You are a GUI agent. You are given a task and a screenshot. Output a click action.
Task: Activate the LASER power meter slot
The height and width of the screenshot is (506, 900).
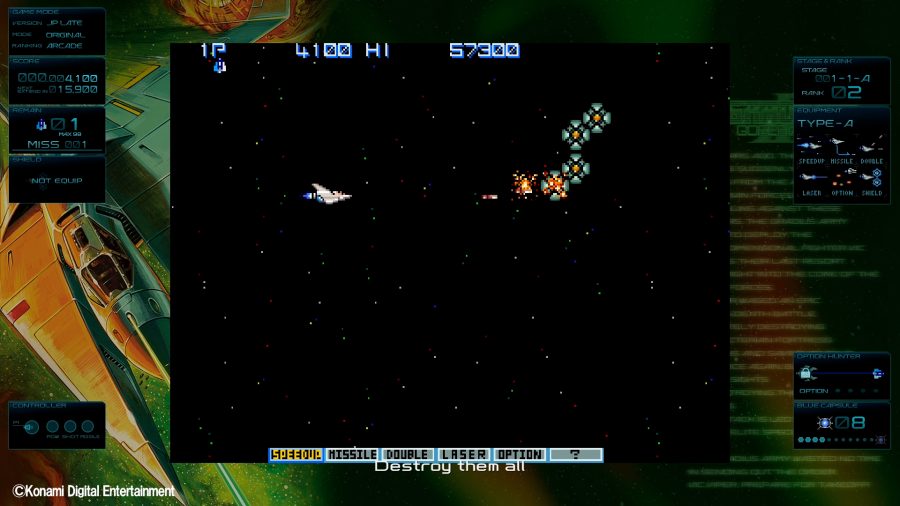pos(464,454)
